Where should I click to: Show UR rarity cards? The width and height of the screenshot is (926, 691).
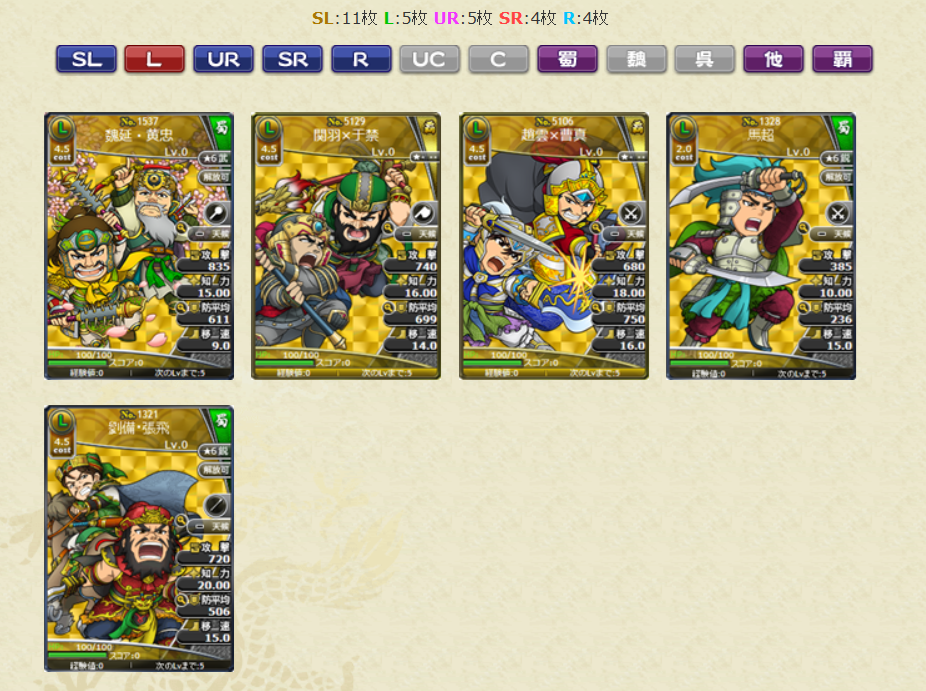coord(223,59)
